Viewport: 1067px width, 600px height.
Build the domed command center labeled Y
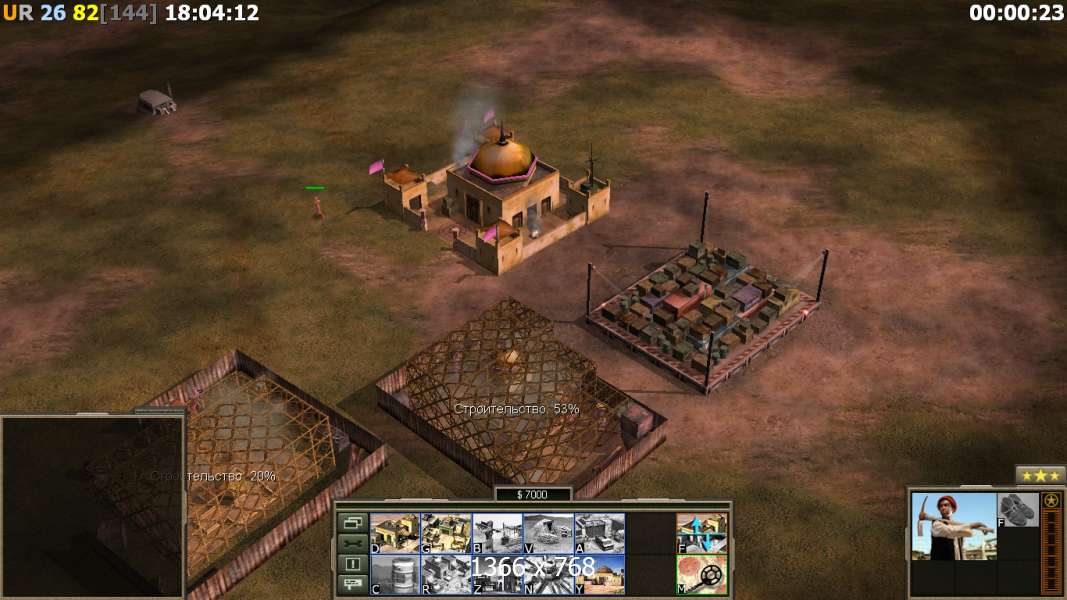click(x=599, y=575)
